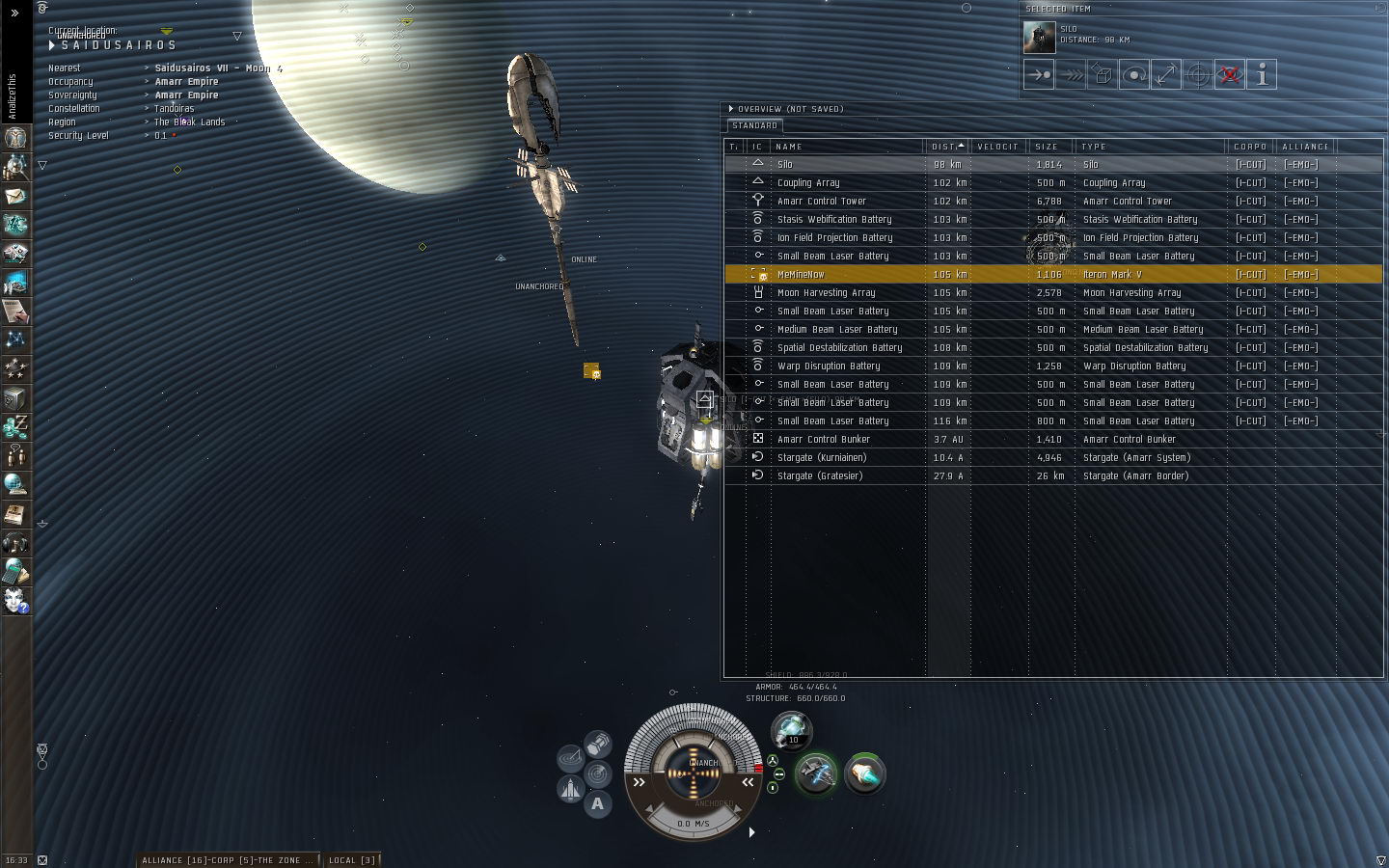
Task: Open the character sheet sidebar icon
Action: (15, 137)
